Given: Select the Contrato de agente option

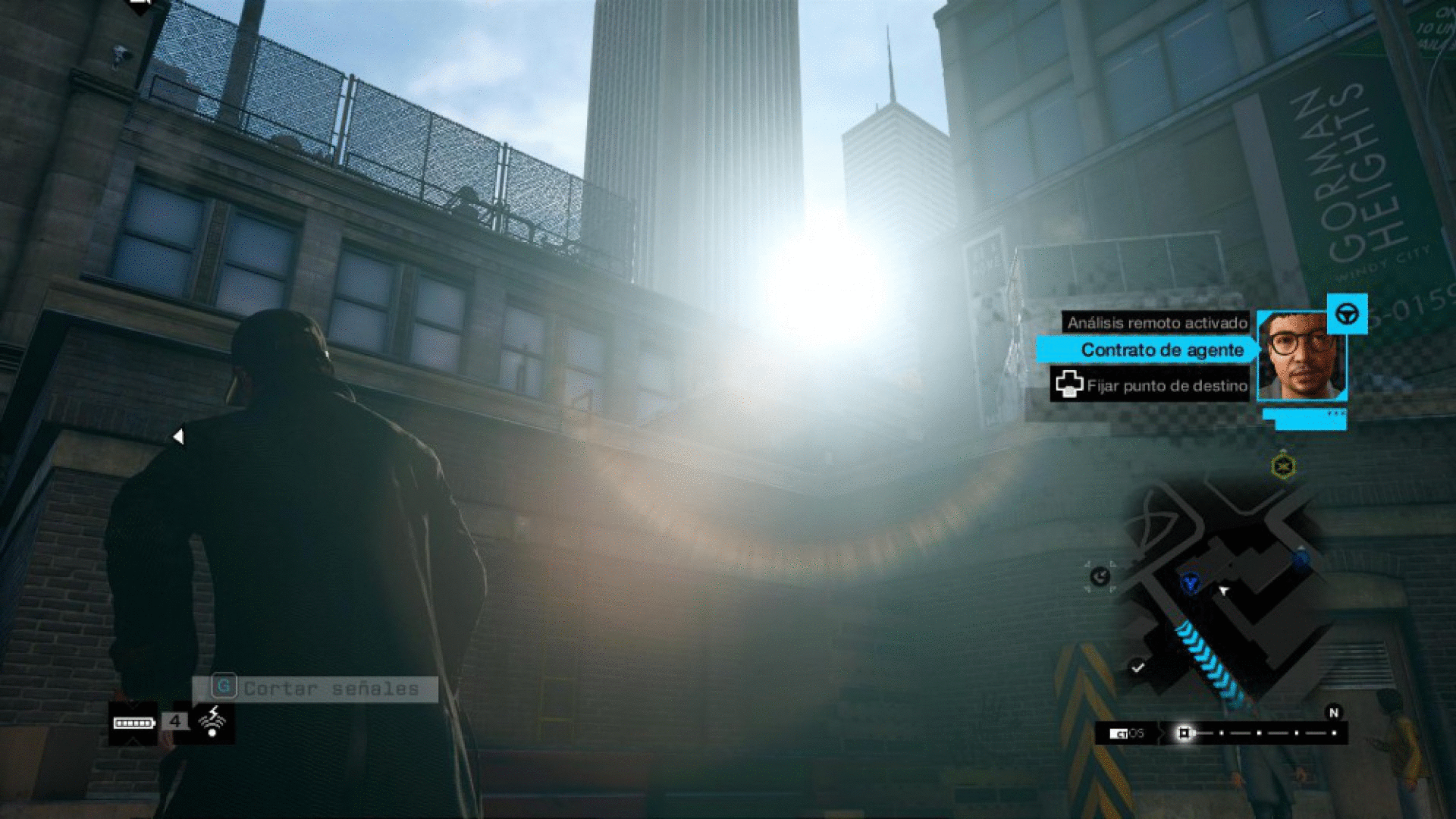Looking at the screenshot, I should pos(1161,350).
